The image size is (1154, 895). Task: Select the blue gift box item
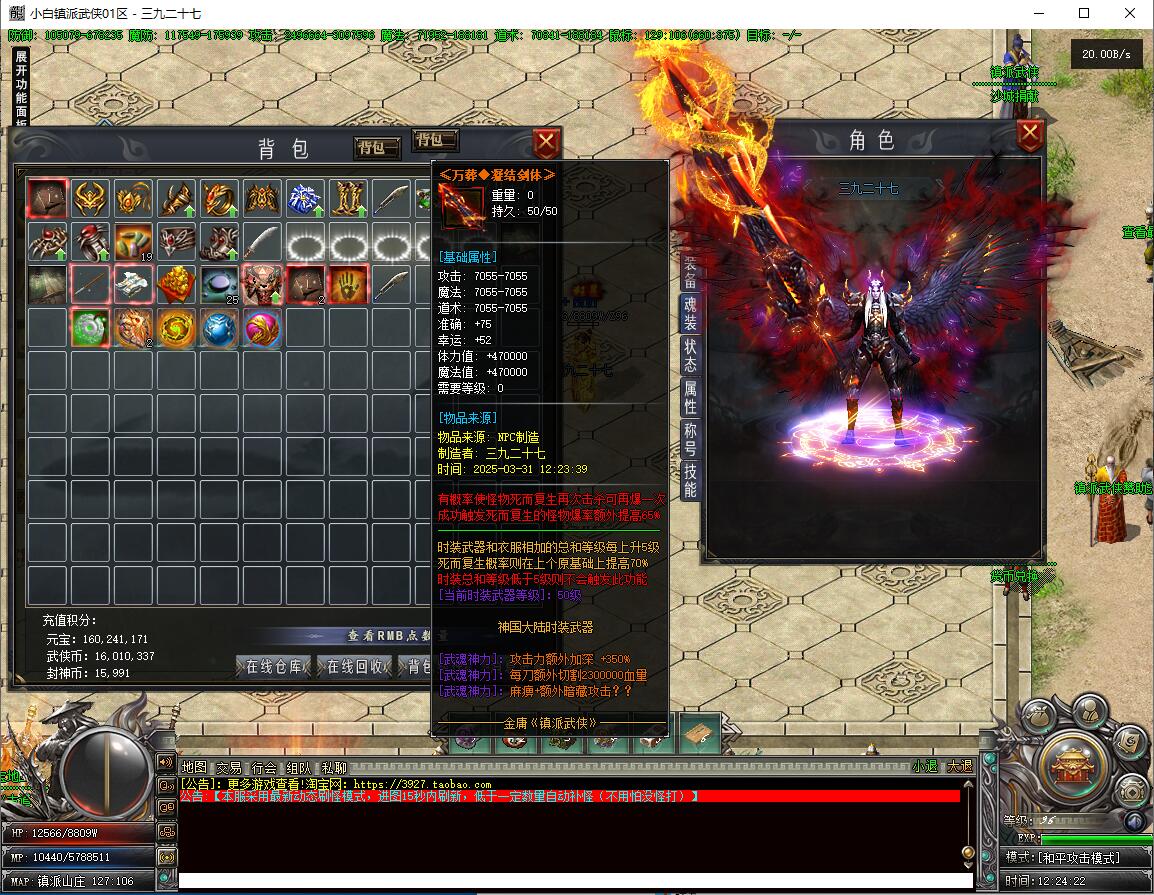[303, 199]
